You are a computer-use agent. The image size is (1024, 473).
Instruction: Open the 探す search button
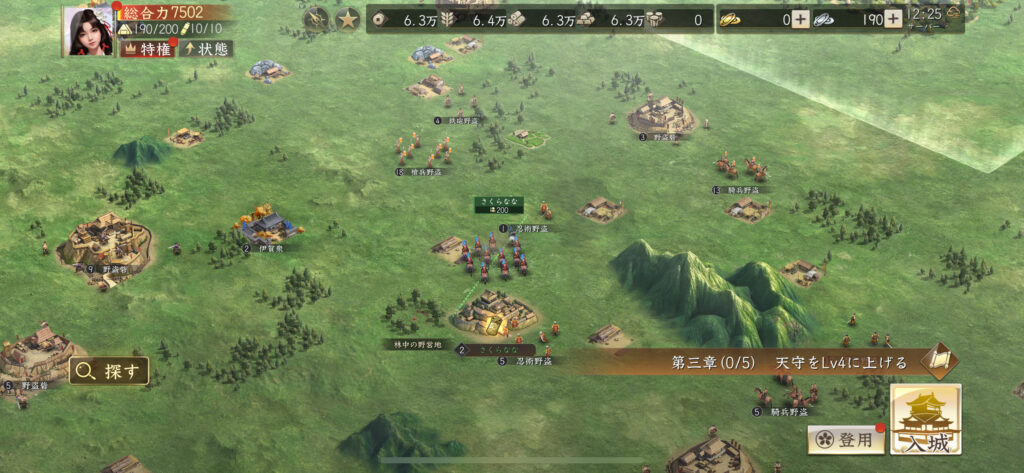[x=109, y=371]
